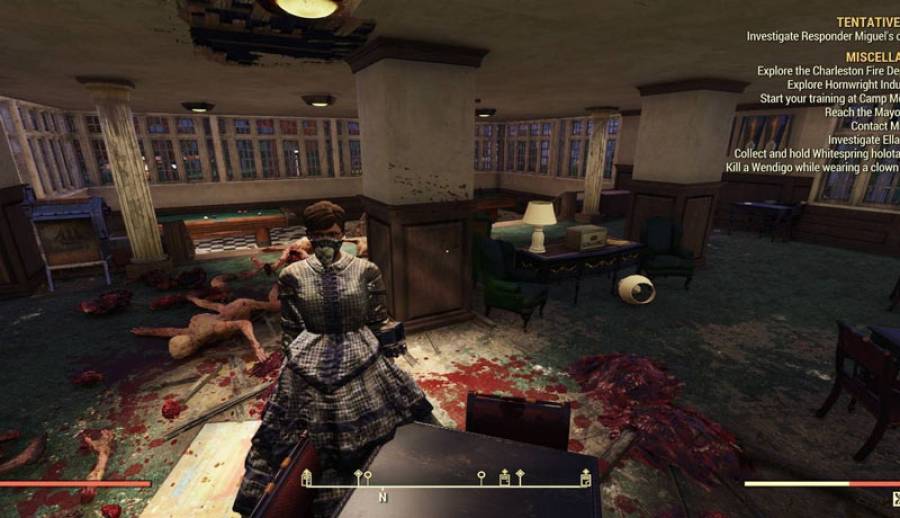This screenshot has width=900, height=518.
Task: Pick the Collect and hold Whitespring holotape objective
Action: [x=816, y=154]
